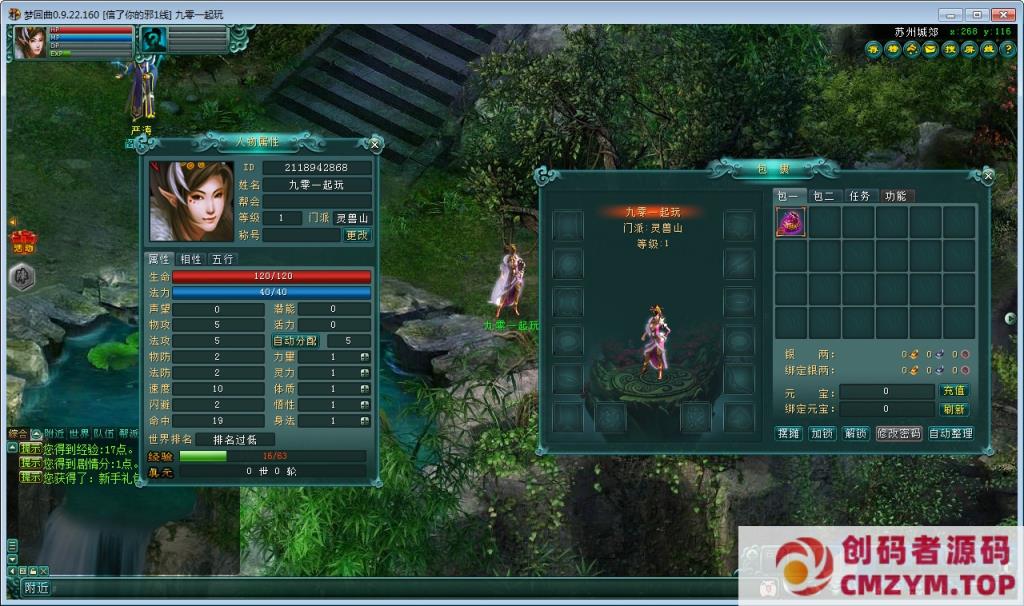This screenshot has width=1024, height=606.
Task: Add a point to 力量 strength
Action: pyautogui.click(x=365, y=357)
